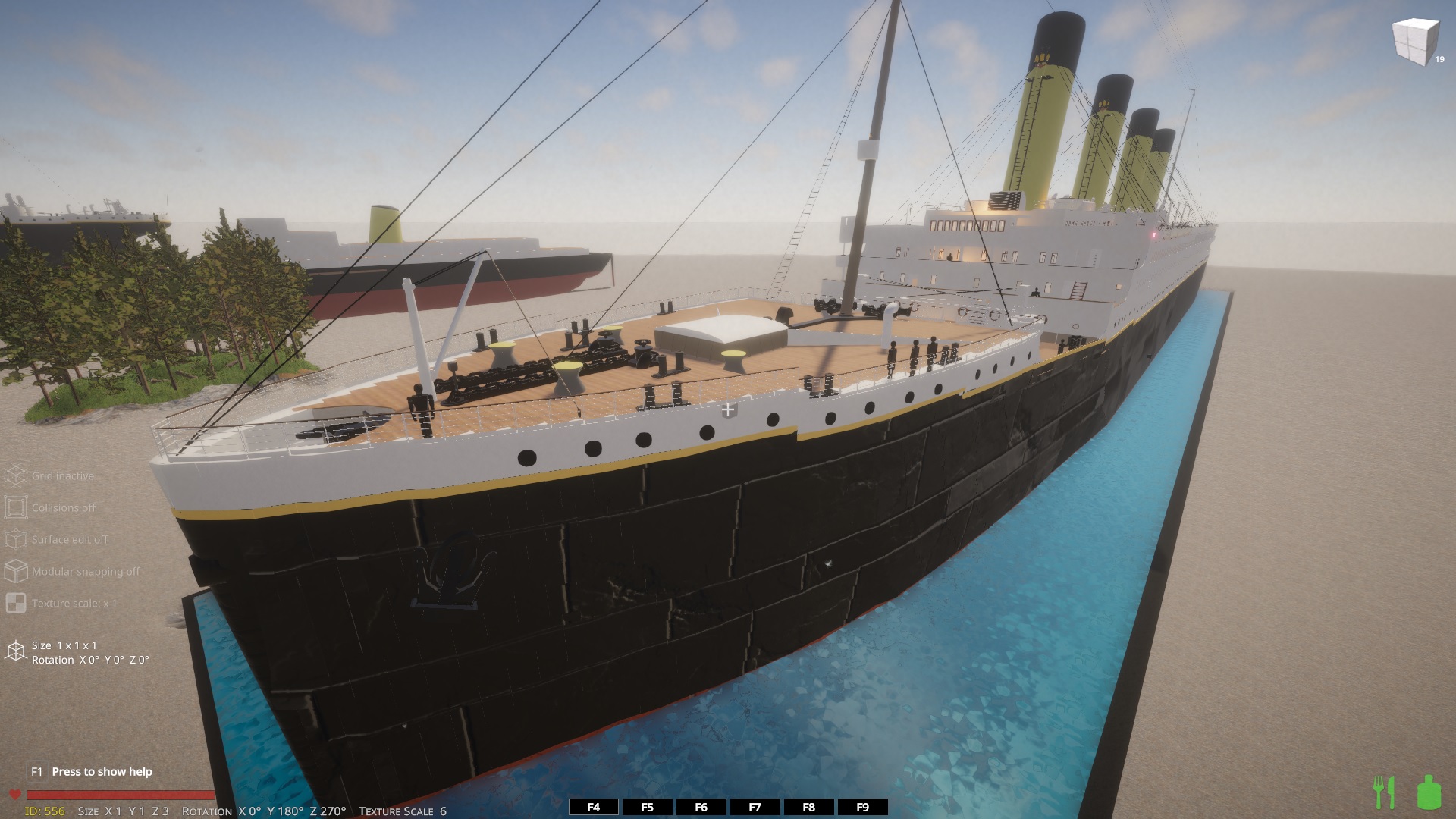
Task: Select the F9 hotbar slot
Action: (x=862, y=808)
